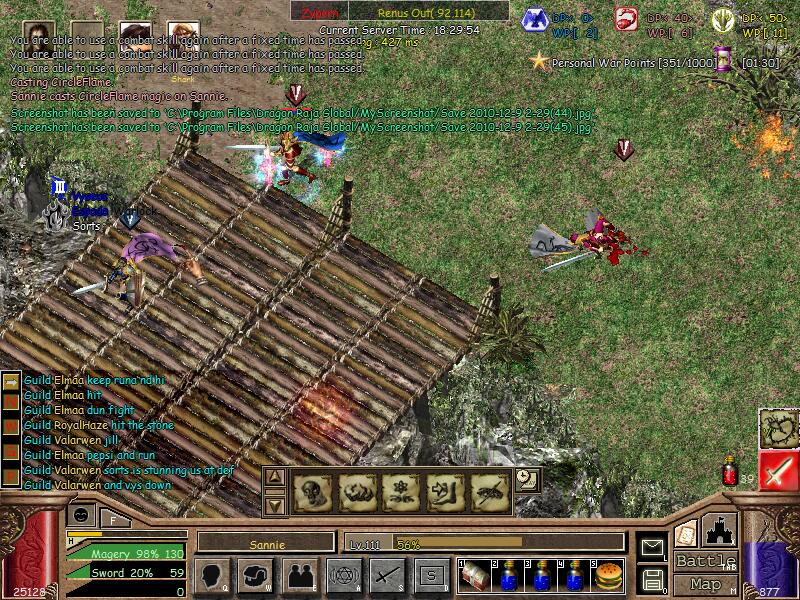Open the small F tab button
The width and height of the screenshot is (800, 600).
[x=113, y=519]
